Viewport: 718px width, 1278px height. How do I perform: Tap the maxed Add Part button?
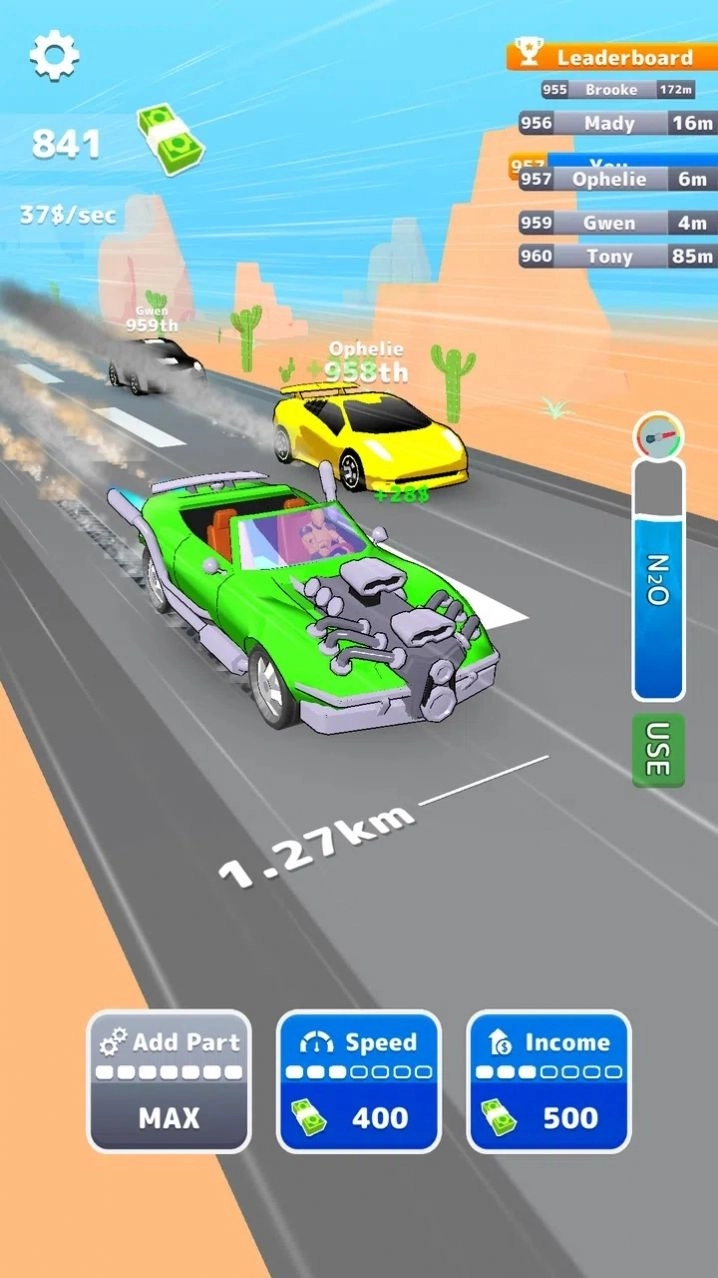pyautogui.click(x=169, y=1081)
